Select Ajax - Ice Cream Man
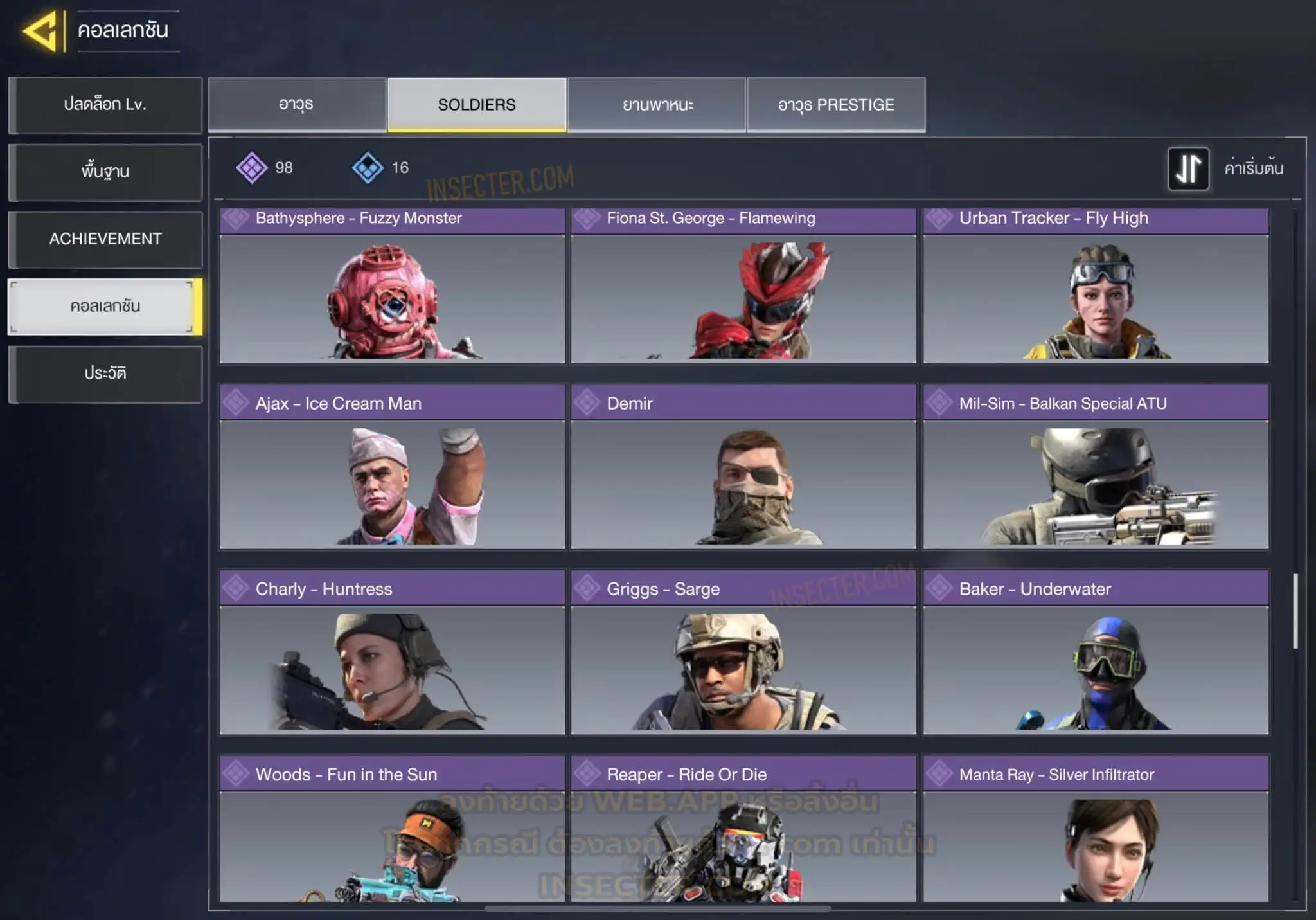This screenshot has width=1316, height=920. [392, 467]
